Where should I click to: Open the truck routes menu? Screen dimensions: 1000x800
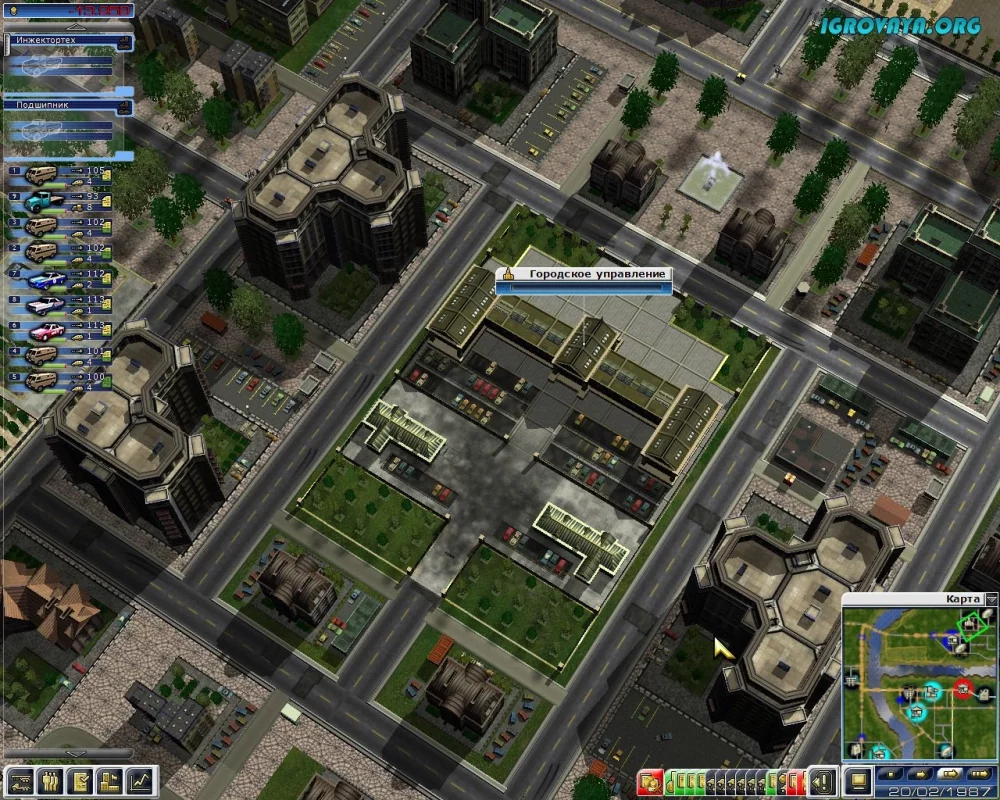(x=21, y=780)
